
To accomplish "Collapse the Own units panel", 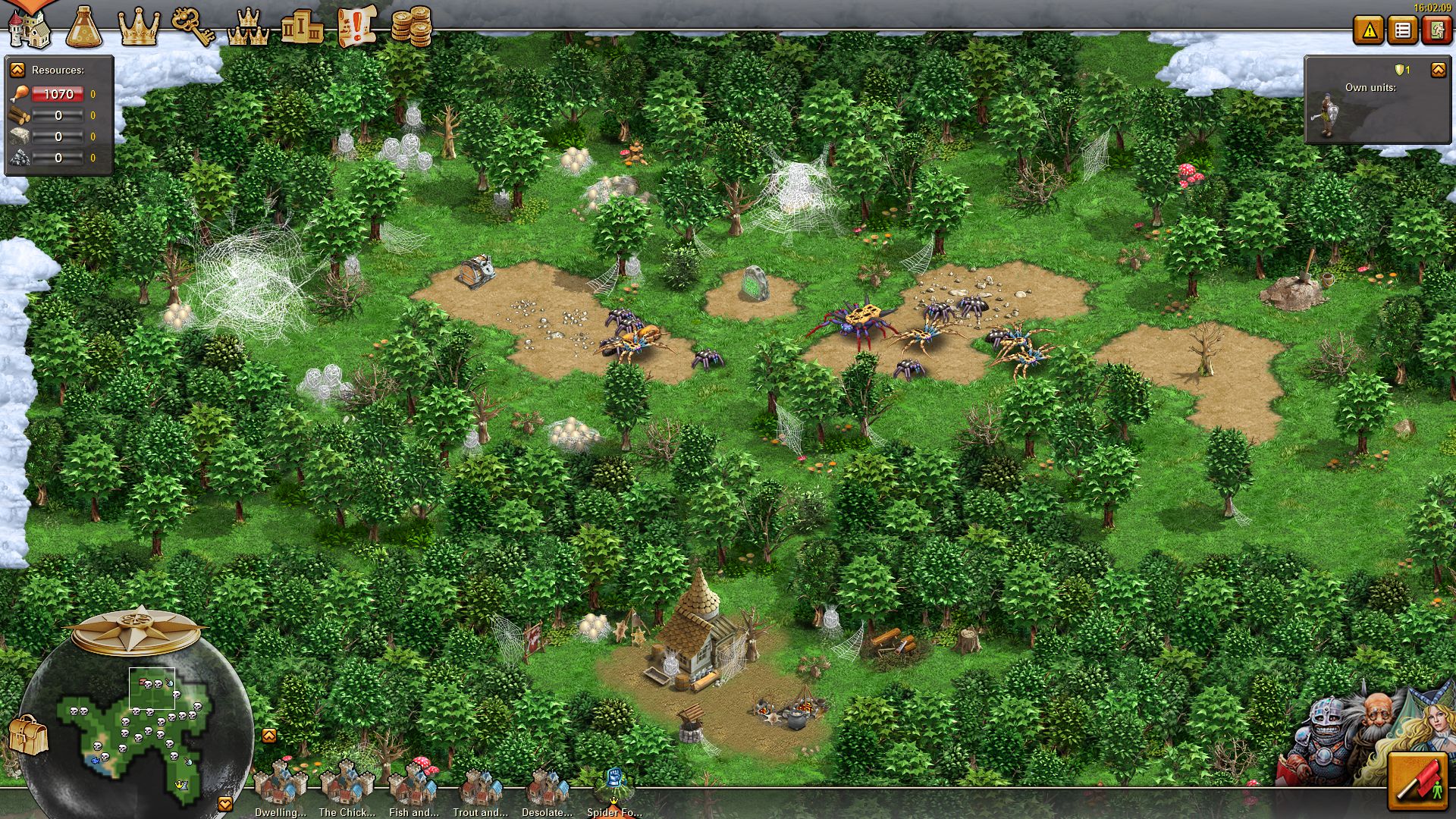I will [x=1438, y=71].
